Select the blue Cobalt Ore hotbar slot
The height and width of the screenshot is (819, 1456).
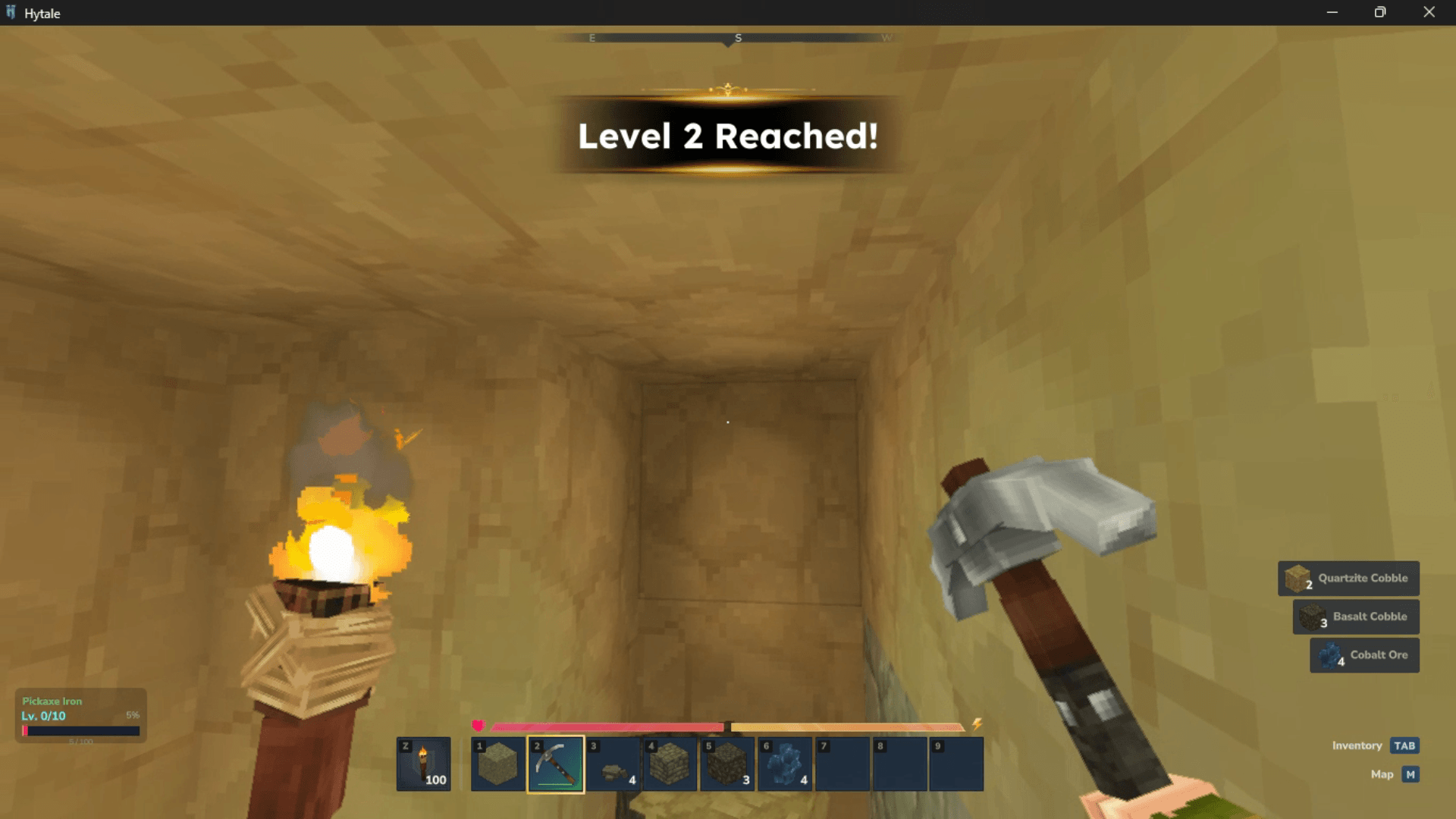pos(785,764)
